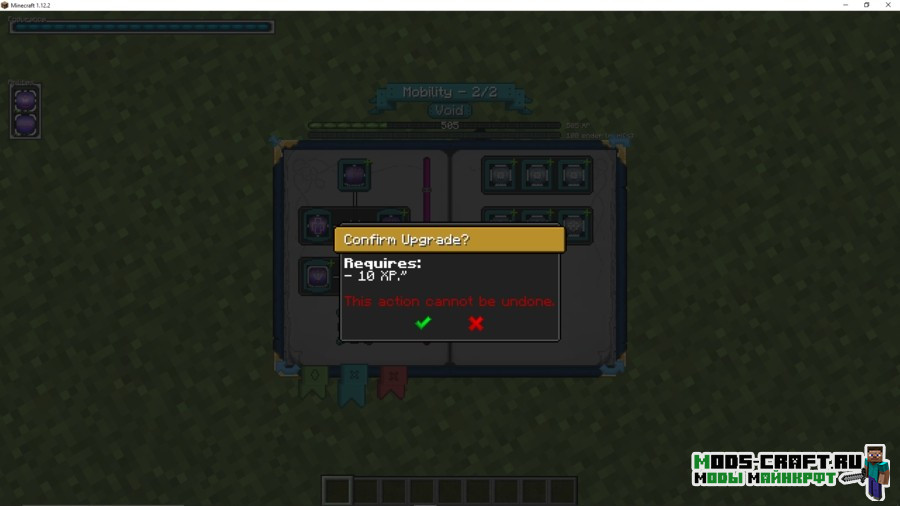900x506 pixels.
Task: Open the green bookmark tab below the book
Action: click(314, 381)
